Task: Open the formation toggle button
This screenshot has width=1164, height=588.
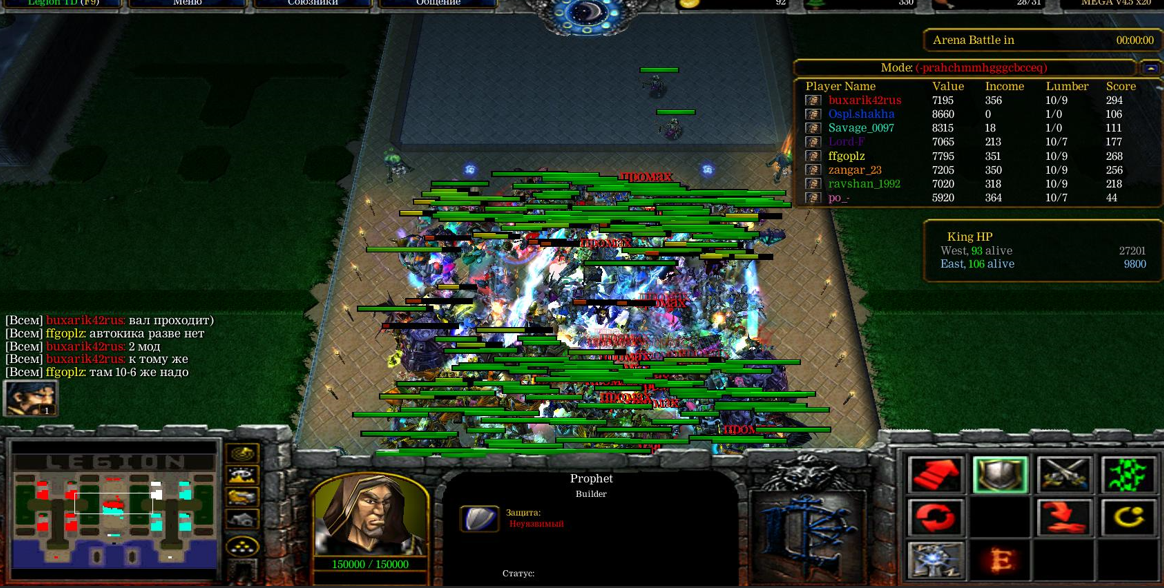Action: click(243, 546)
